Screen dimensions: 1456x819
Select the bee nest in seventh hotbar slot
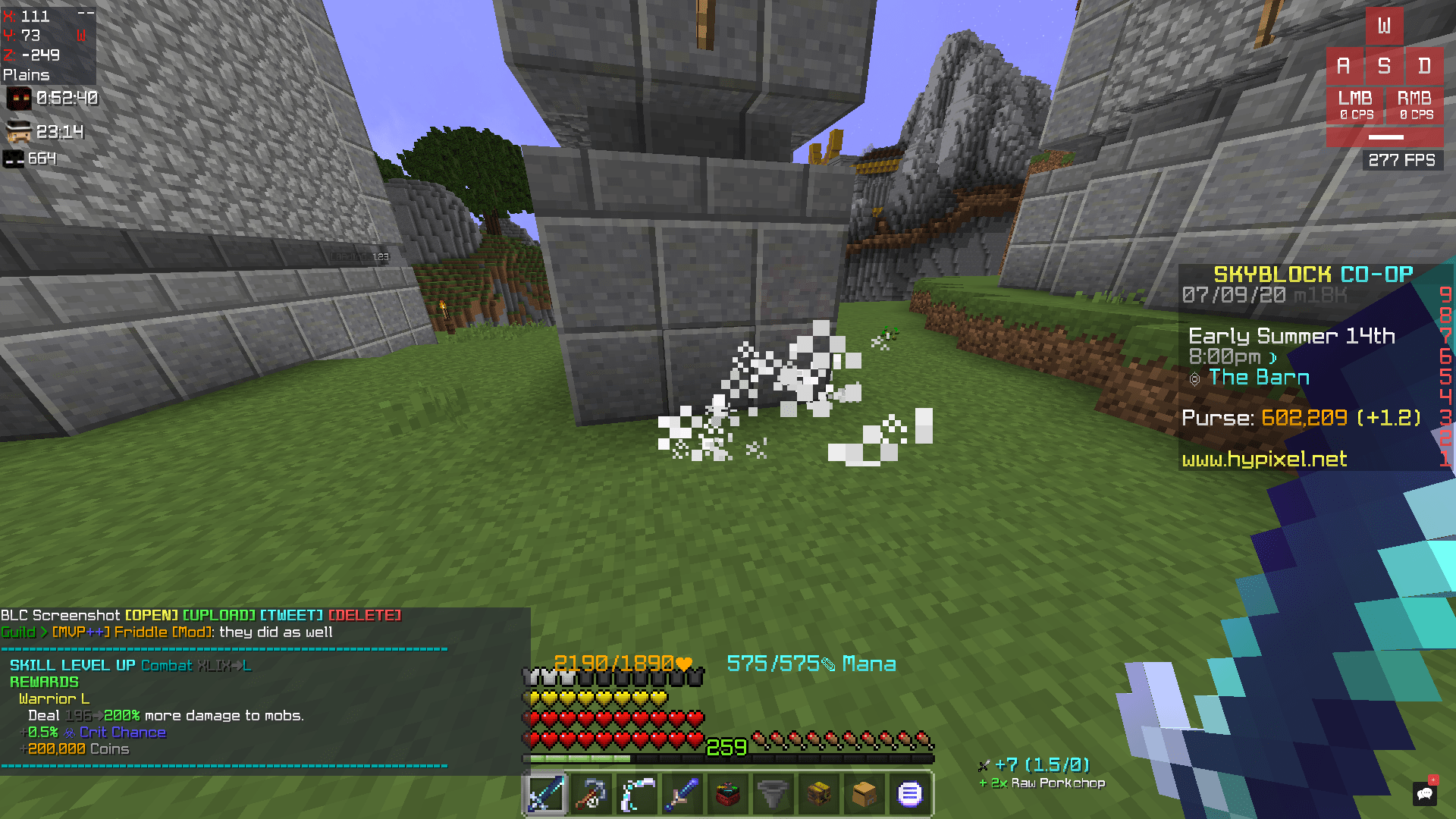click(x=818, y=793)
